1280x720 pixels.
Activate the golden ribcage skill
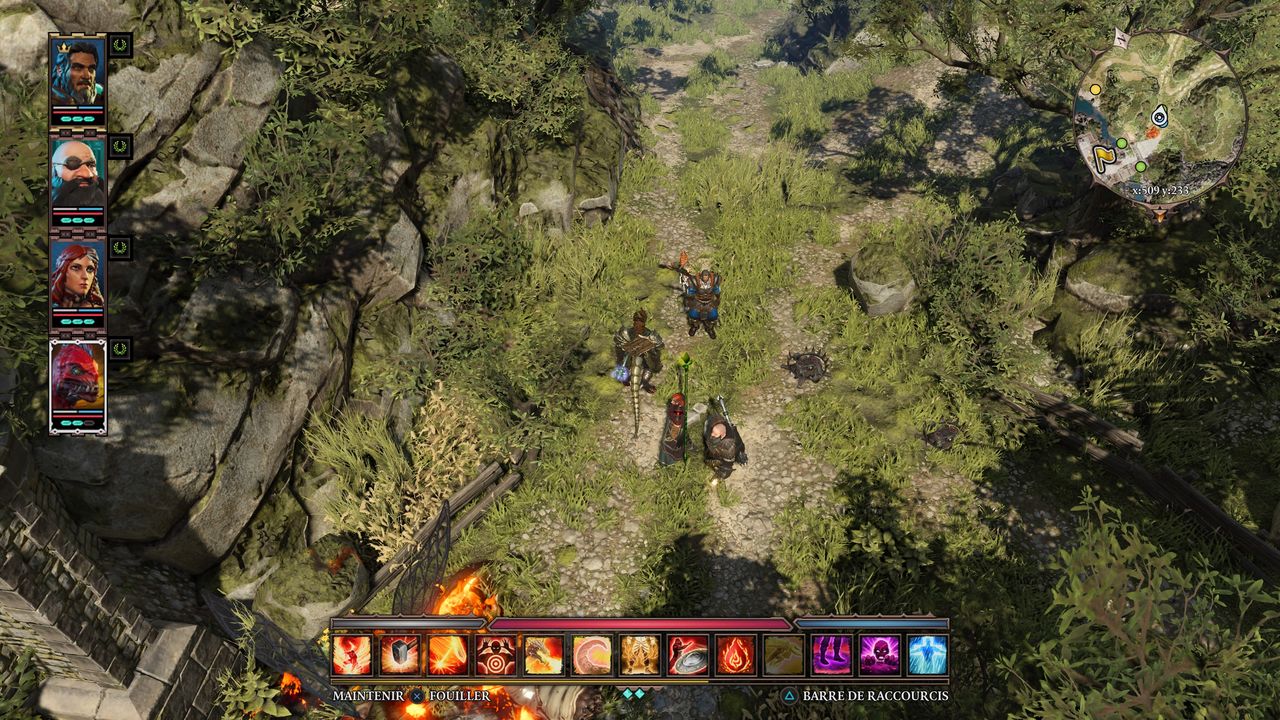point(640,655)
